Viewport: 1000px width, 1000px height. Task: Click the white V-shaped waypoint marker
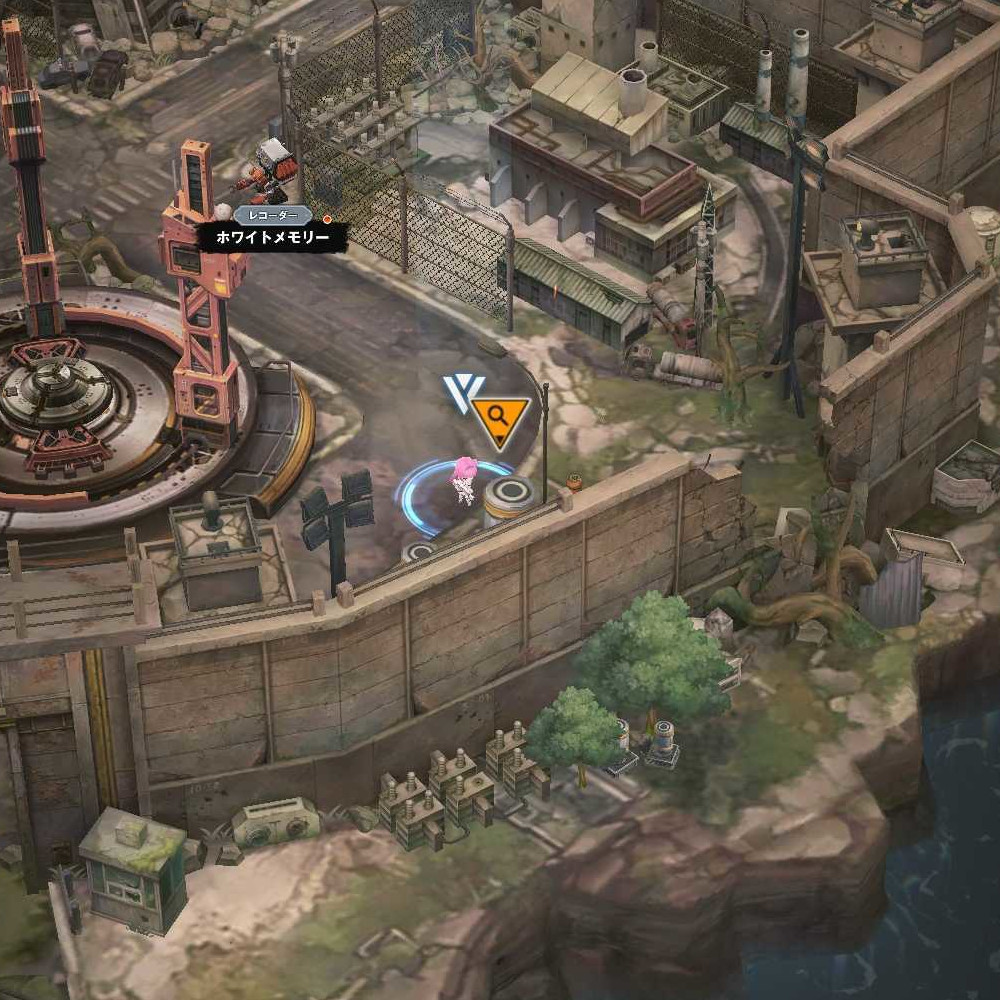coord(460,393)
